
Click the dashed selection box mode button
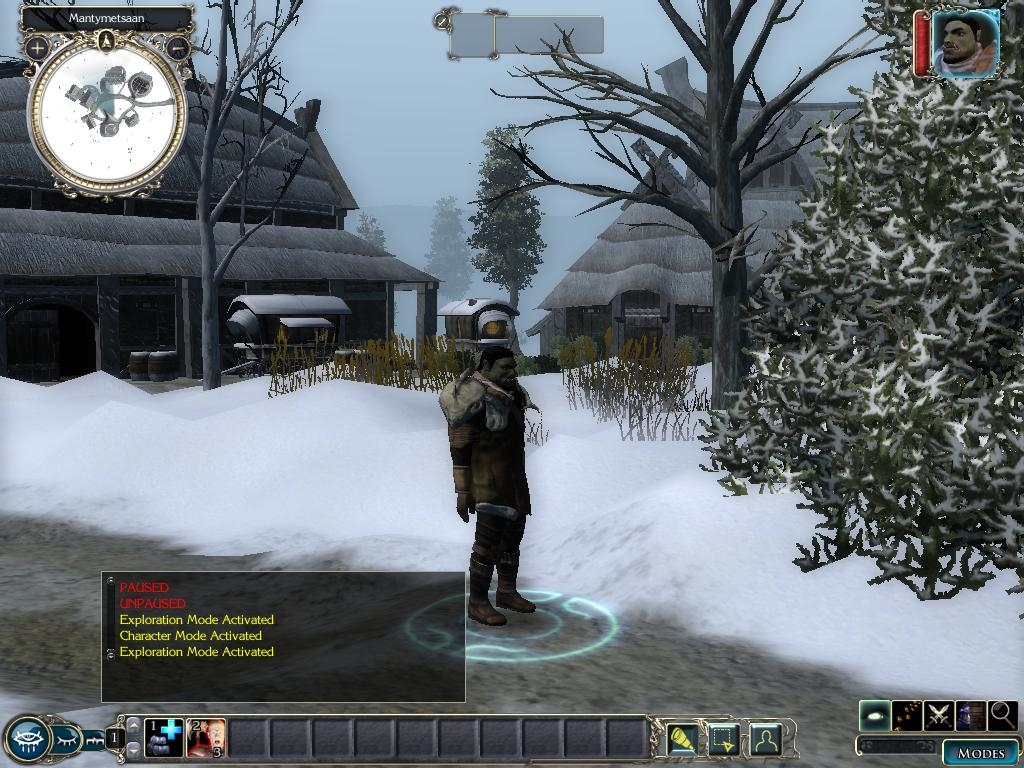tap(723, 739)
